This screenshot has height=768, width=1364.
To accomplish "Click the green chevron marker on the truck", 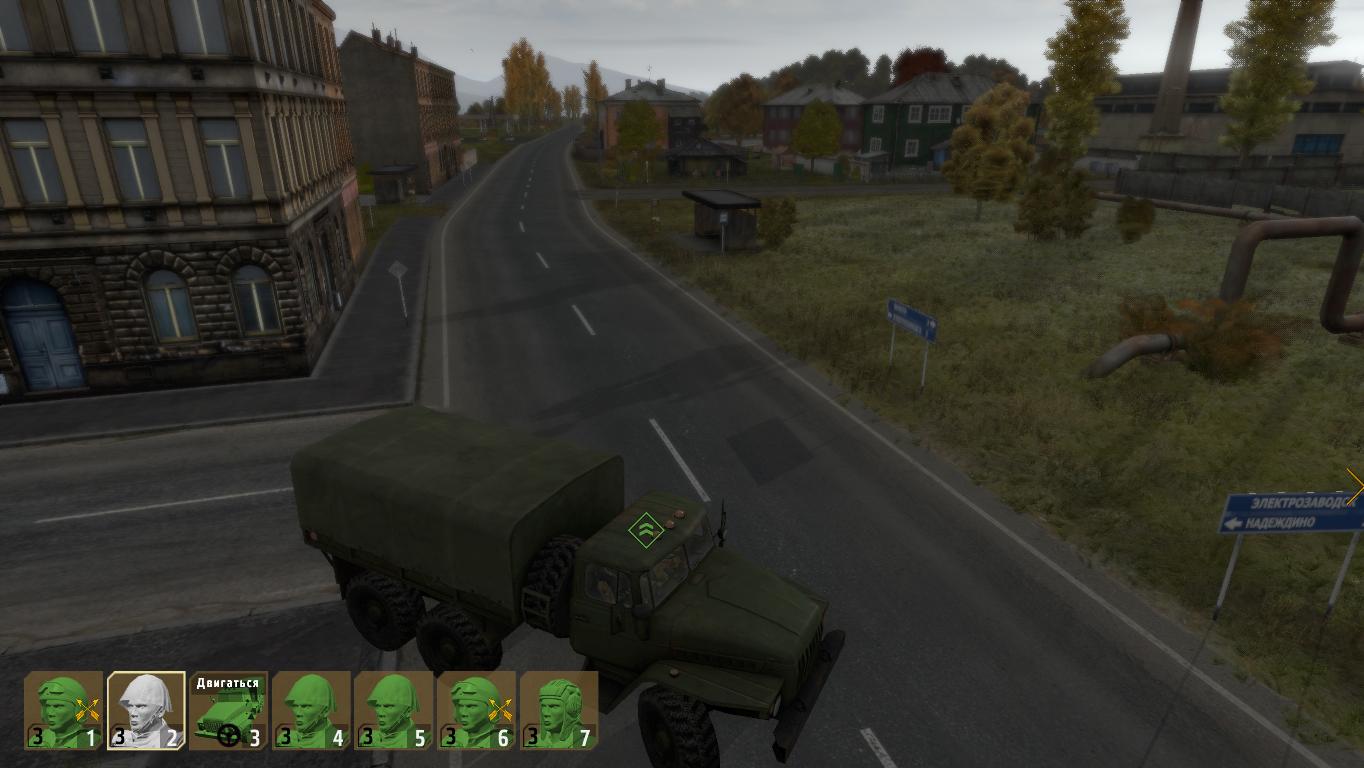I will click(x=646, y=529).
